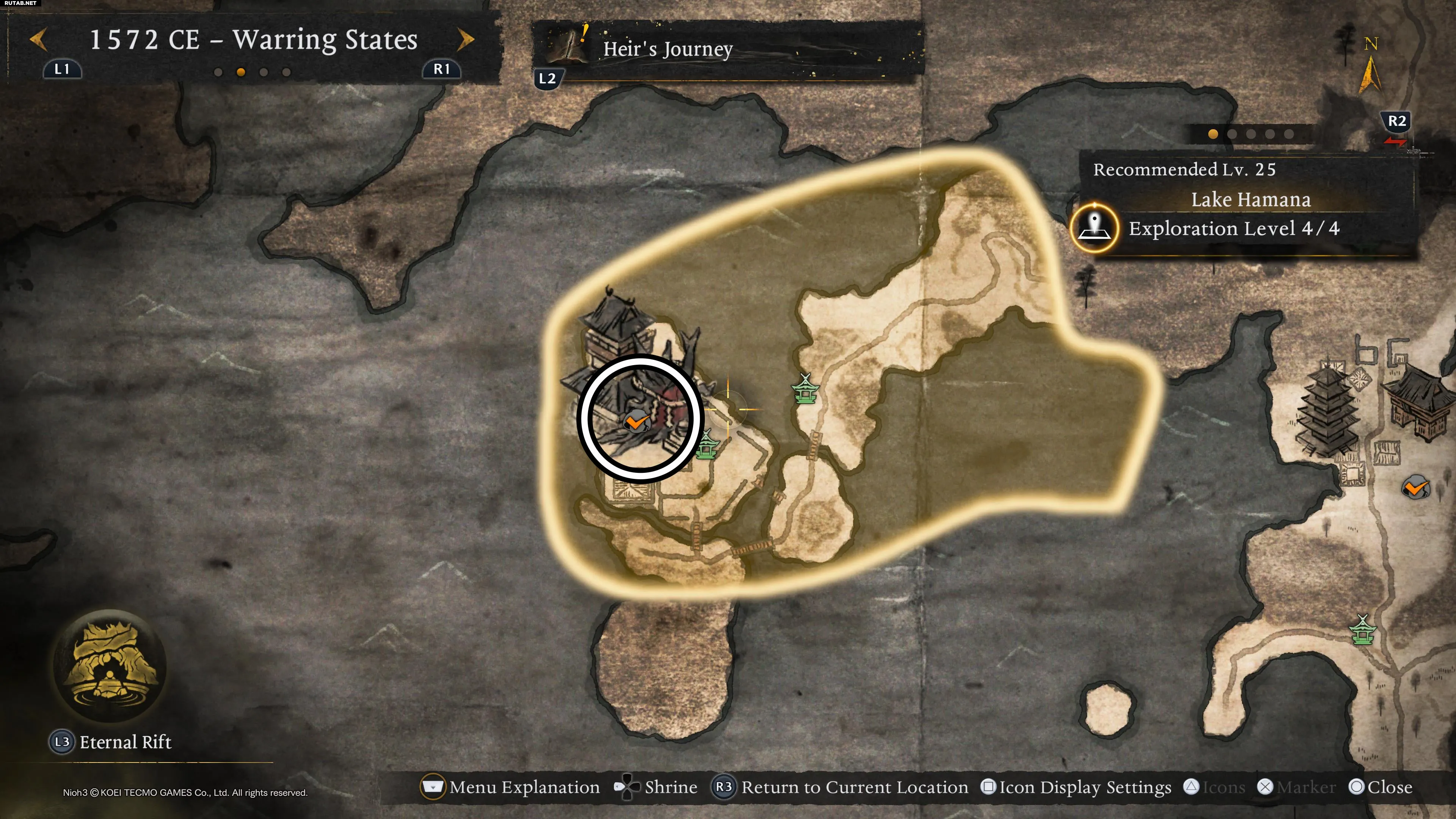Screen dimensions: 1456x819
Task: Choose Return to Current Location
Action: [840, 787]
